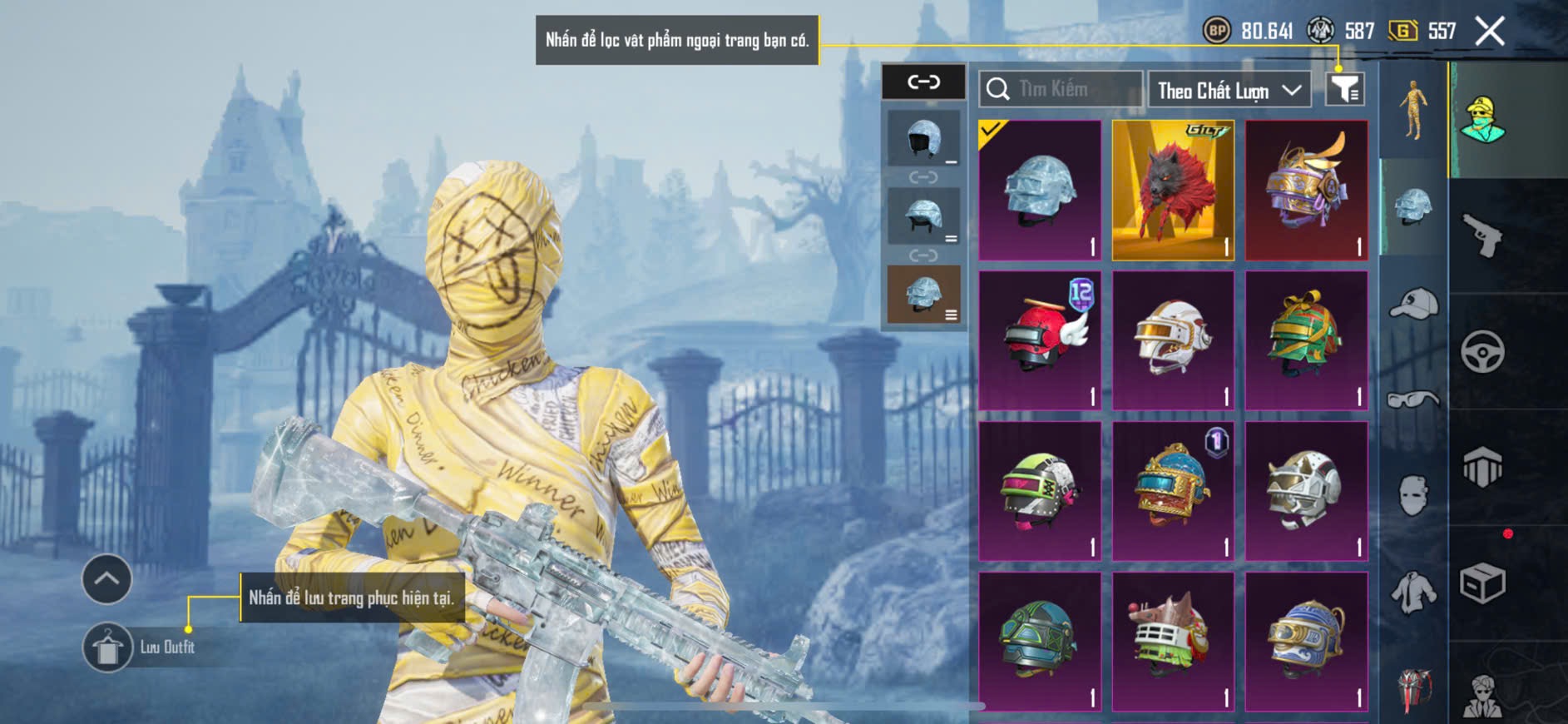Open the crate box category
The height and width of the screenshot is (724, 1568).
click(1482, 583)
